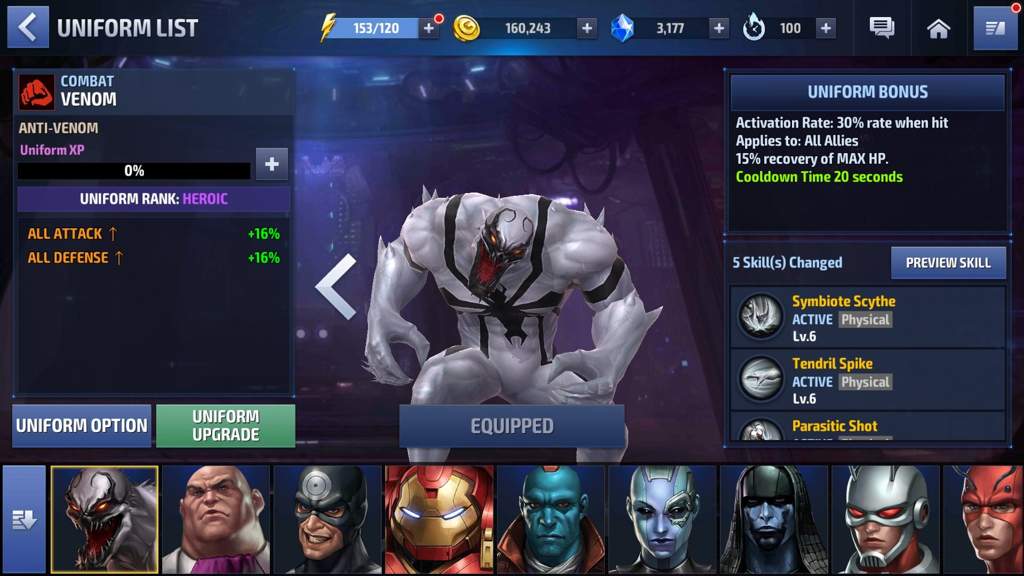Add Uniform XP with the plus button
Viewport: 1024px width, 576px height.
(x=272, y=164)
